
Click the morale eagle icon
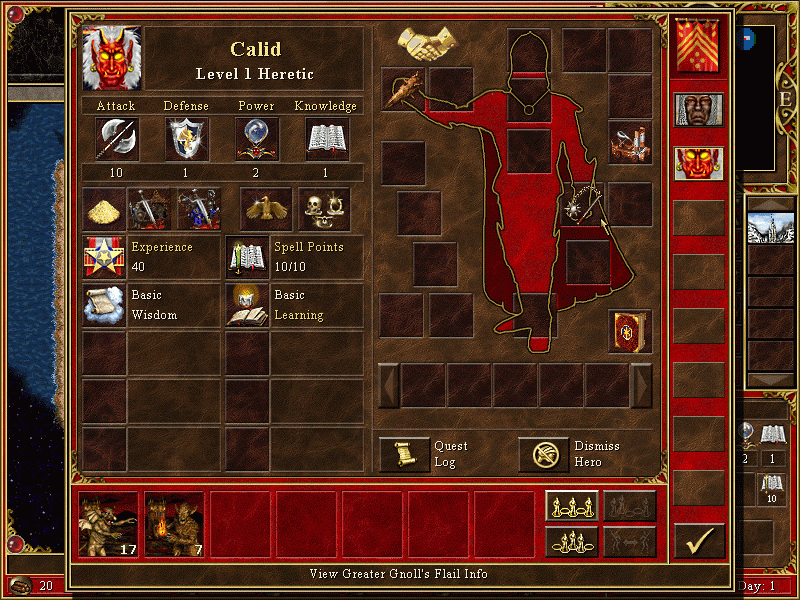[266, 208]
